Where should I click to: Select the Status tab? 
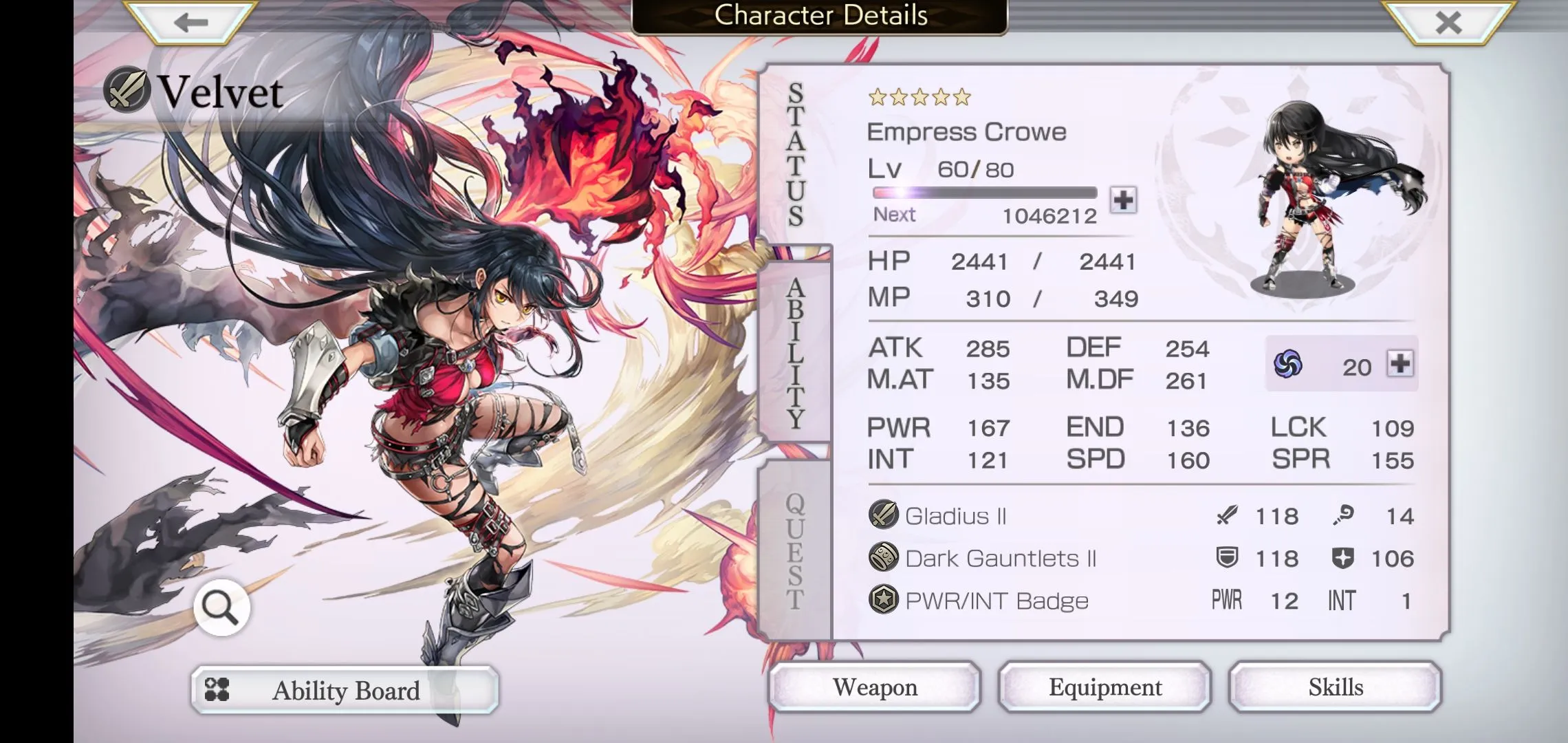coord(796,155)
